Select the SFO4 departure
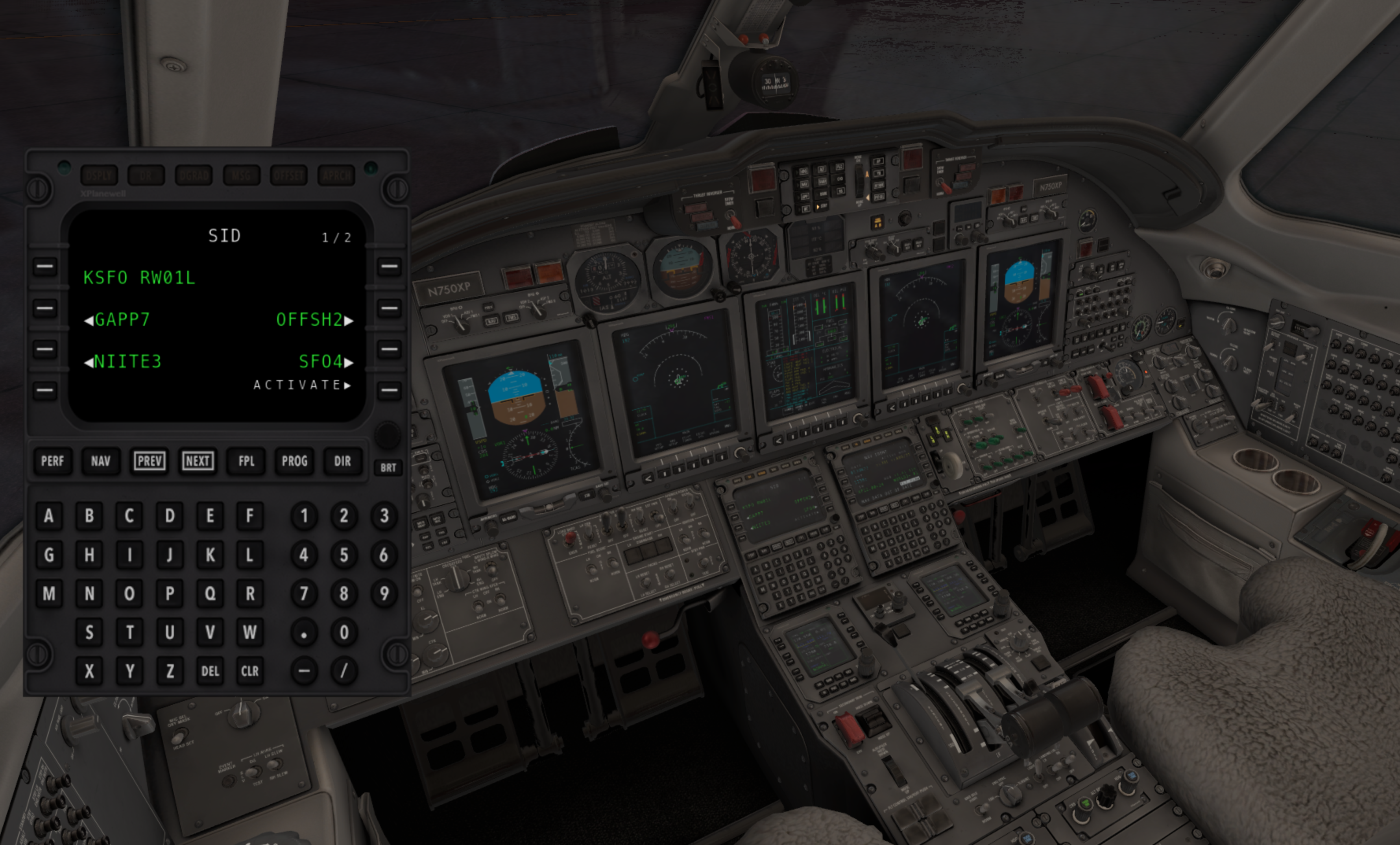1400x845 pixels. [x=389, y=349]
